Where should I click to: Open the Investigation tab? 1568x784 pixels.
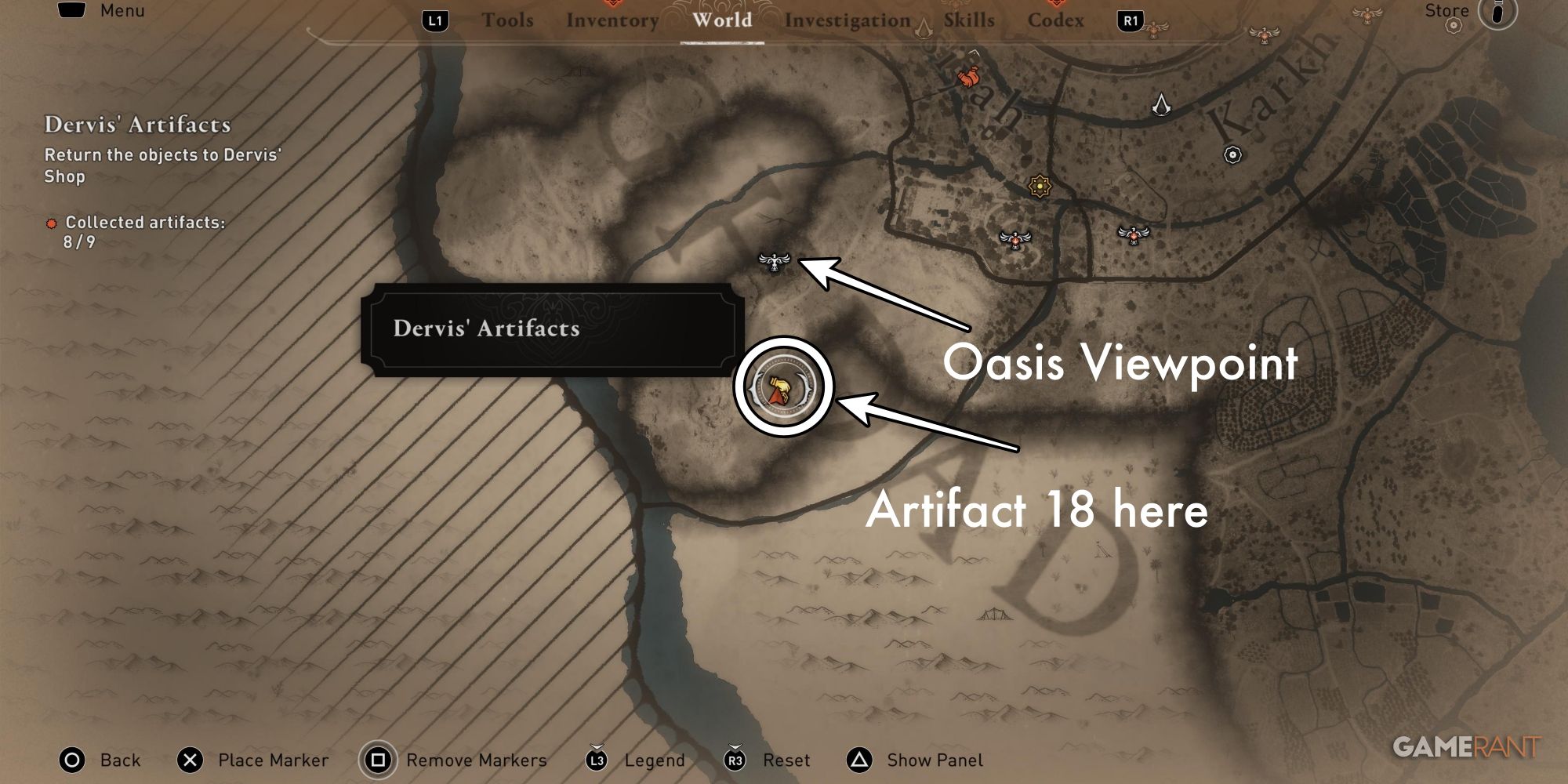[847, 20]
